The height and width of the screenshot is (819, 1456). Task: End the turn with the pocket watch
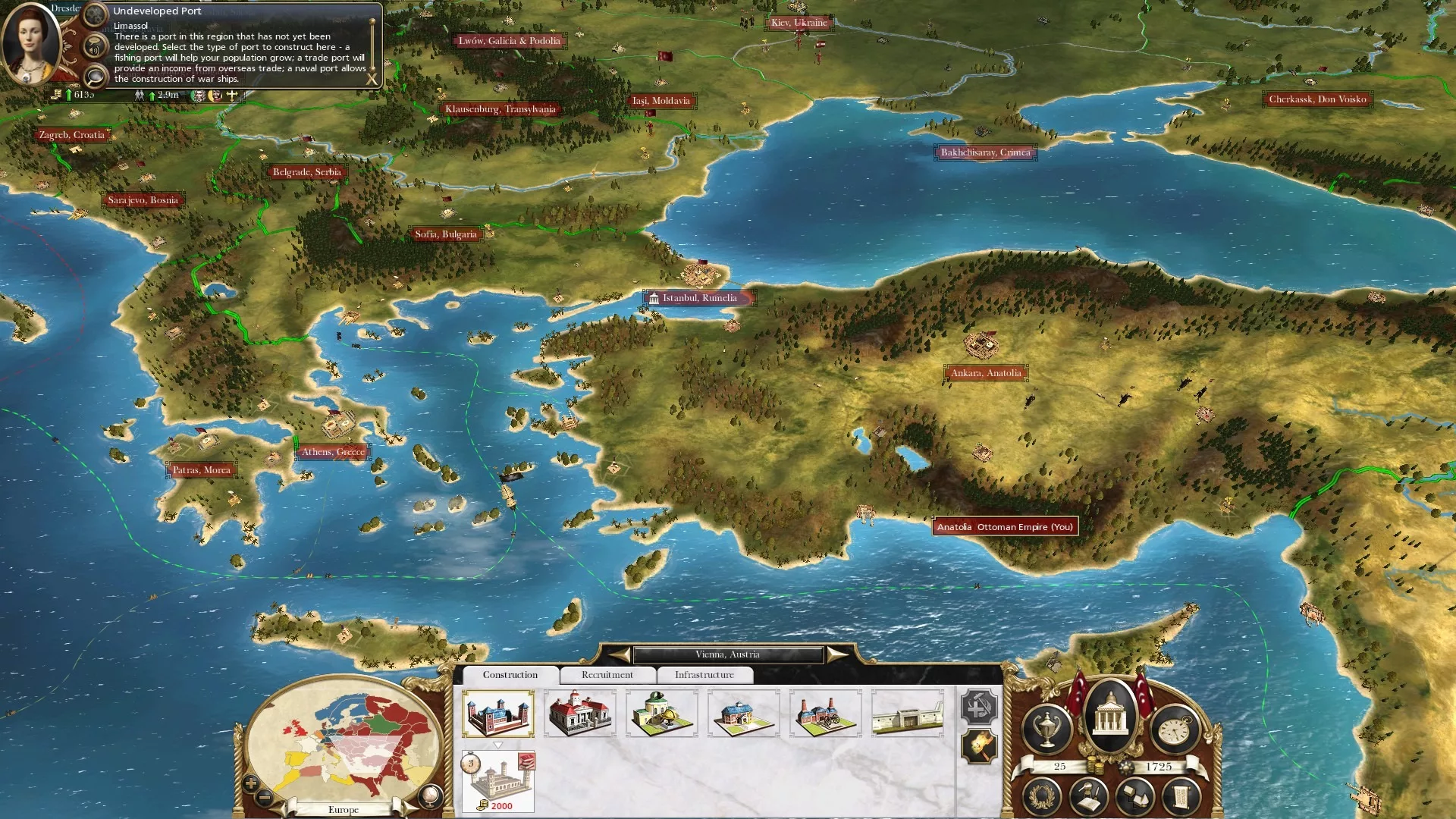pyautogui.click(x=1175, y=729)
